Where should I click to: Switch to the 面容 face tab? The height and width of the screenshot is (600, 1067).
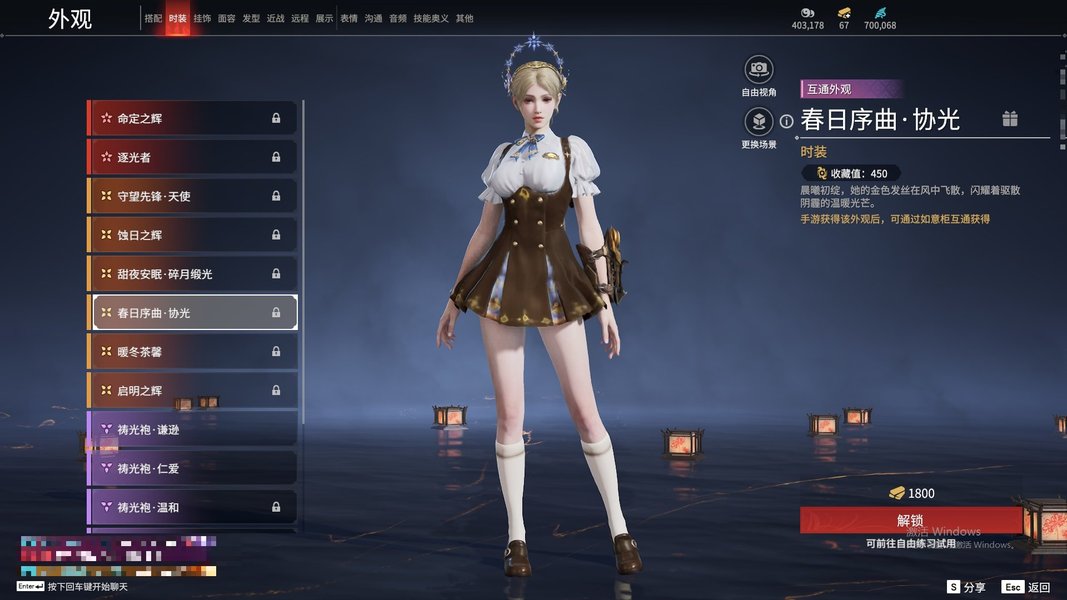(x=227, y=18)
